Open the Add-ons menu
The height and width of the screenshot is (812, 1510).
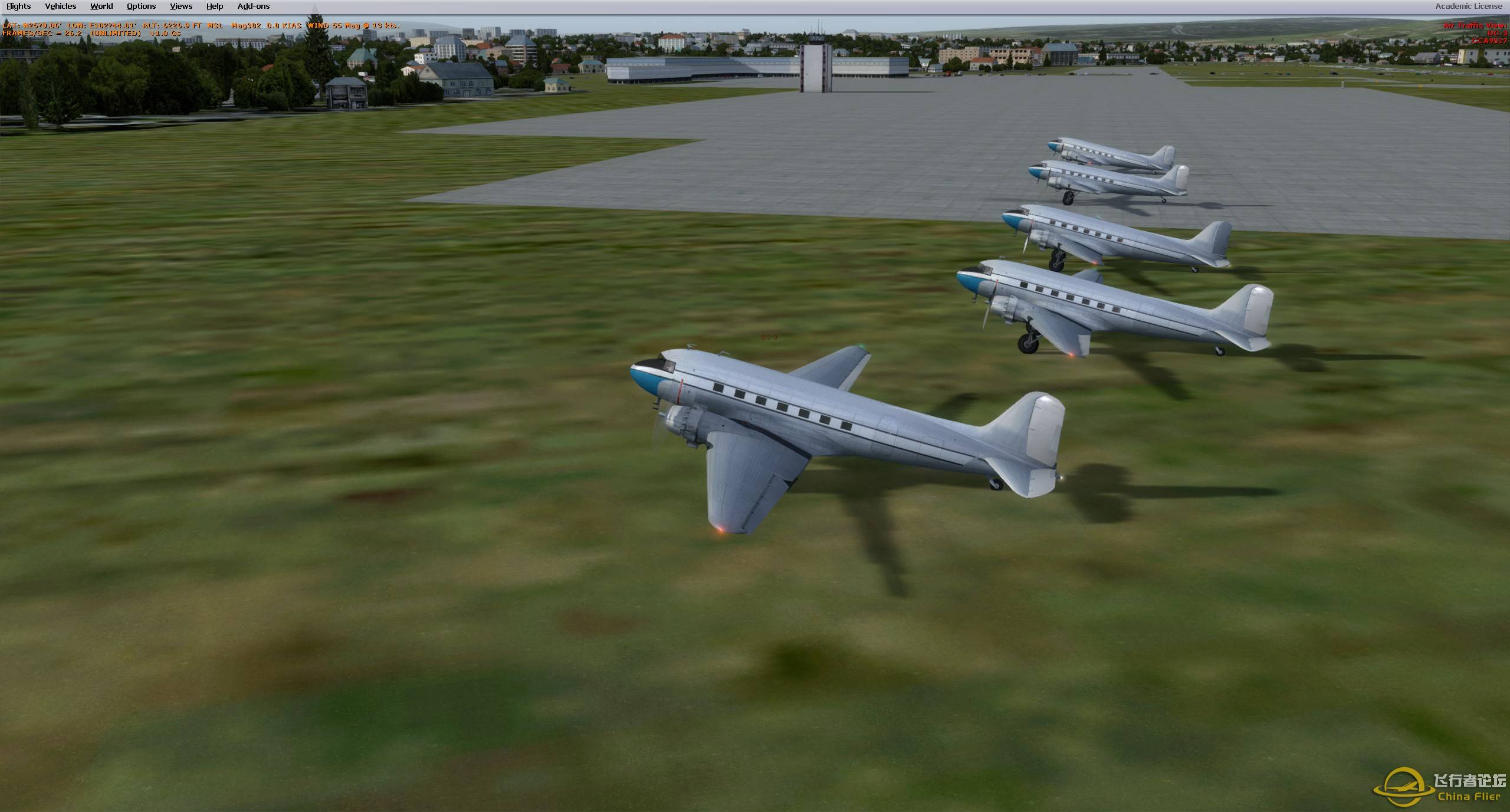(253, 6)
